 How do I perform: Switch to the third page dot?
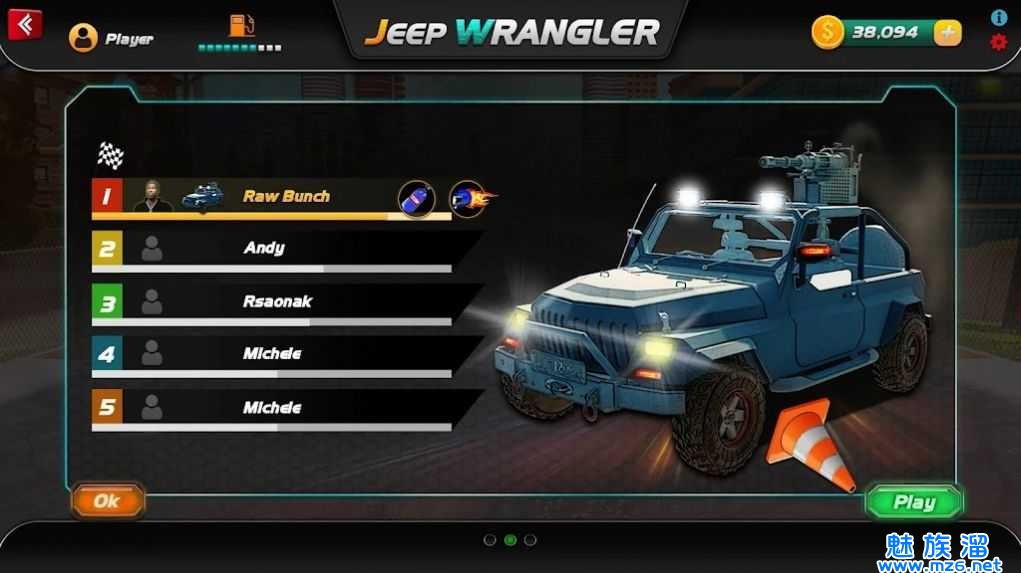pyautogui.click(x=530, y=540)
